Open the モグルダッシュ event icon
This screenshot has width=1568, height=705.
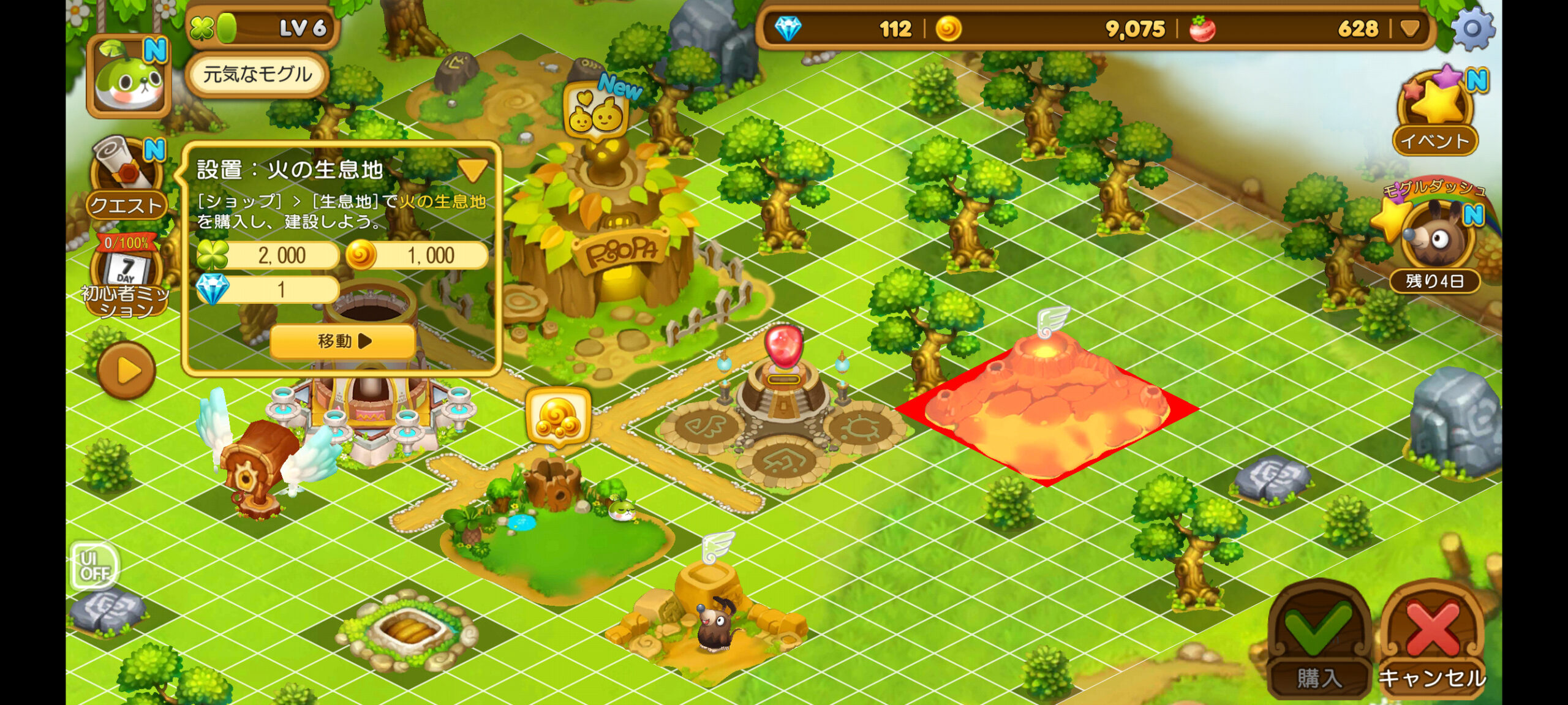(x=1434, y=239)
